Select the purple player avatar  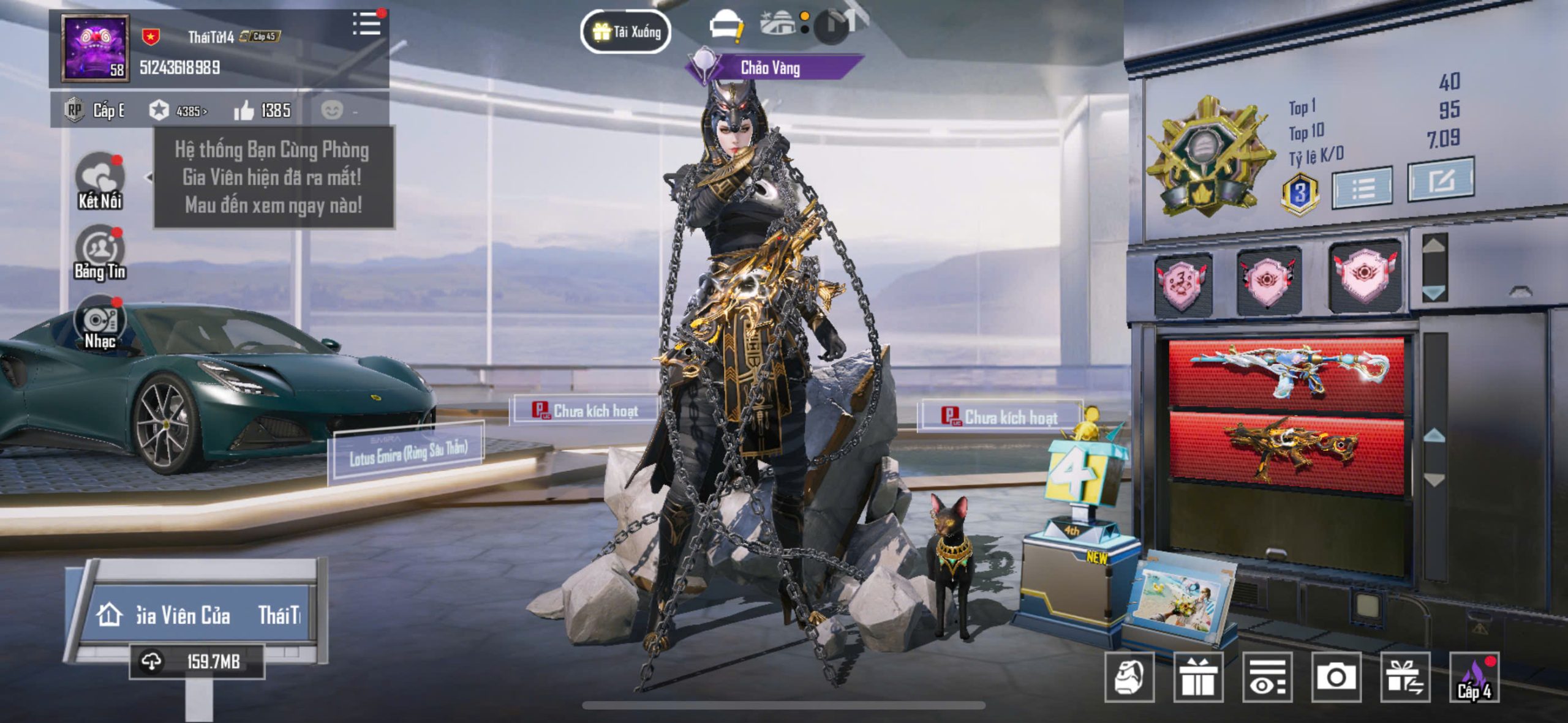coord(96,48)
